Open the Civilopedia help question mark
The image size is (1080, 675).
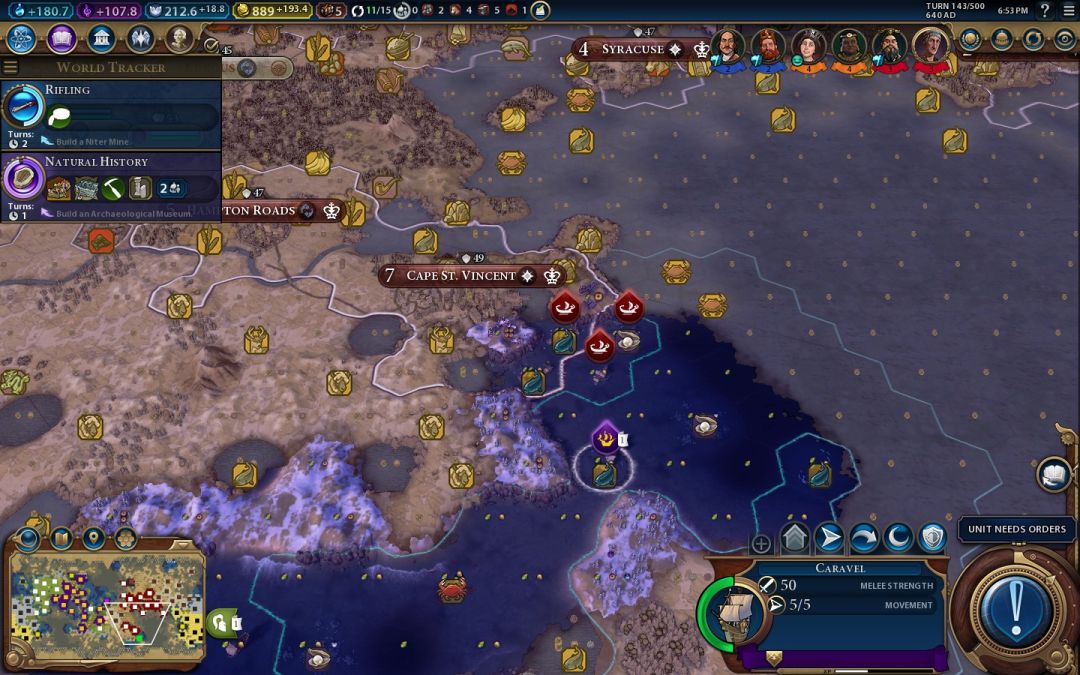point(1046,10)
